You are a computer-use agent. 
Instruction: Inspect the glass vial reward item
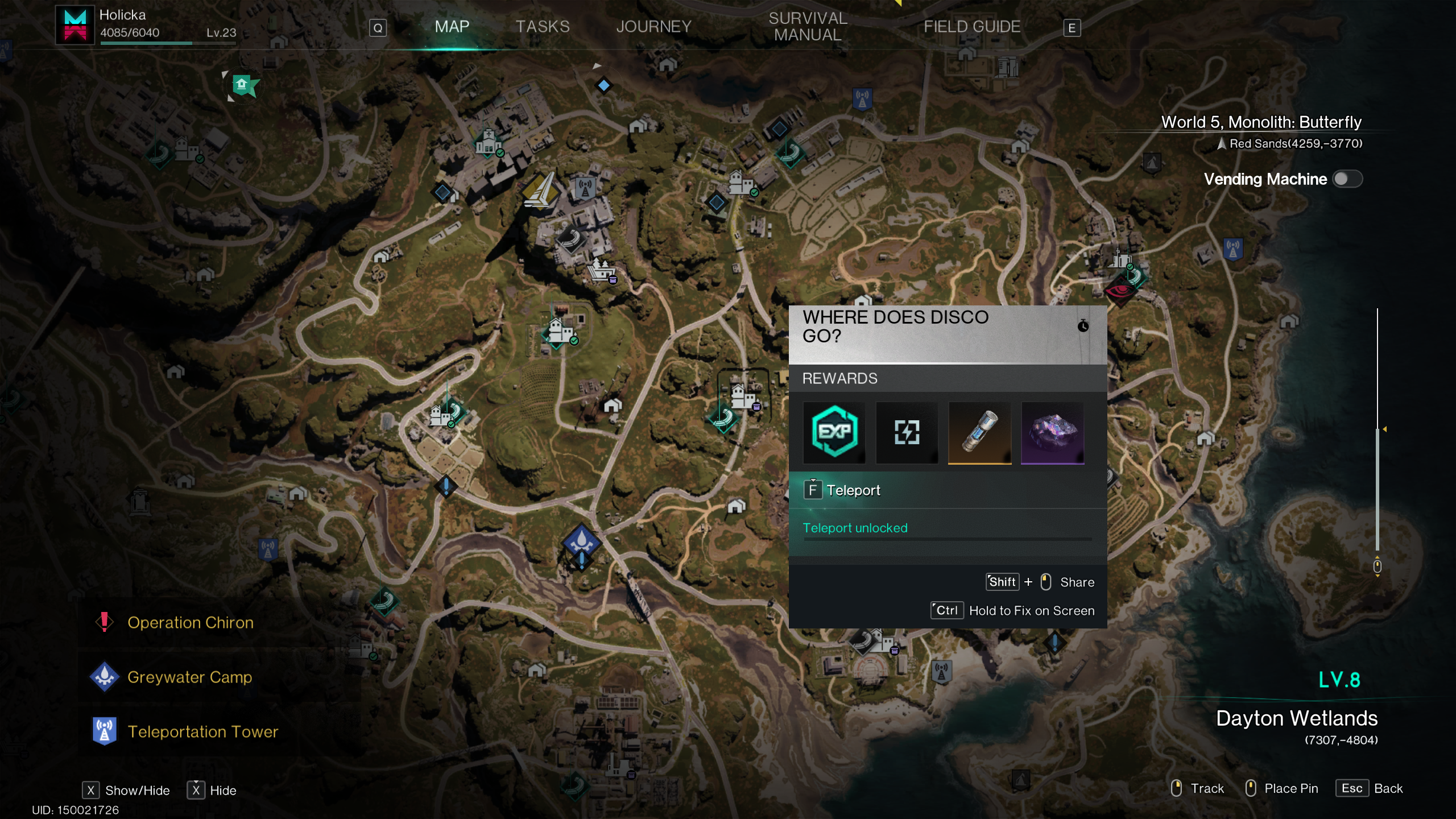point(979,432)
